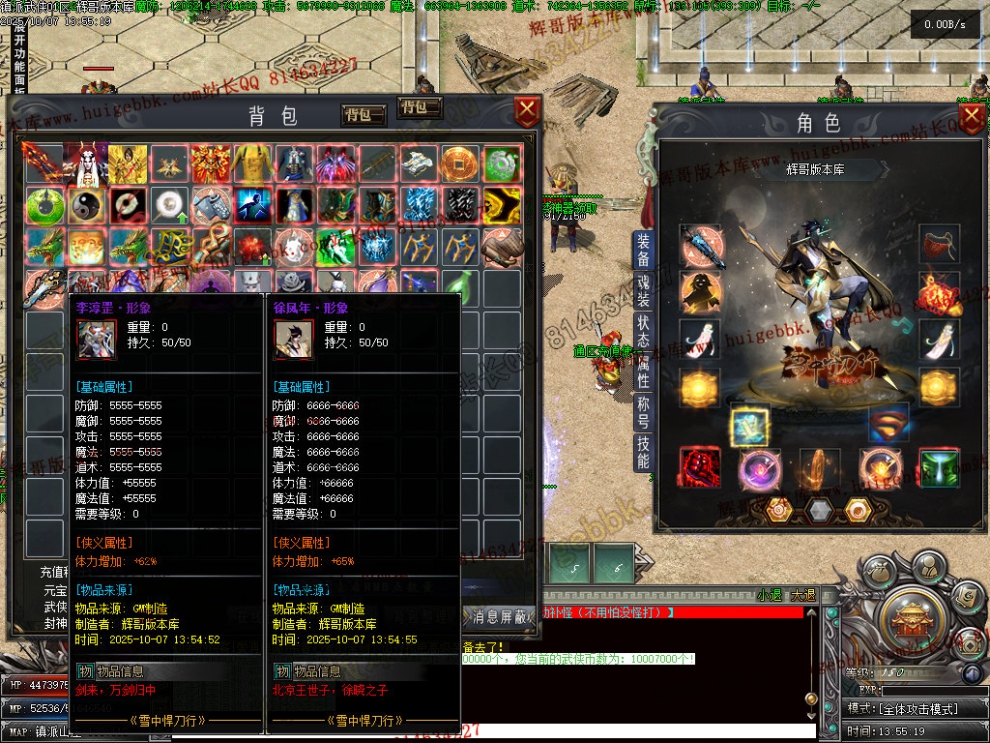Select the yellow robe item in backpack

(253, 163)
